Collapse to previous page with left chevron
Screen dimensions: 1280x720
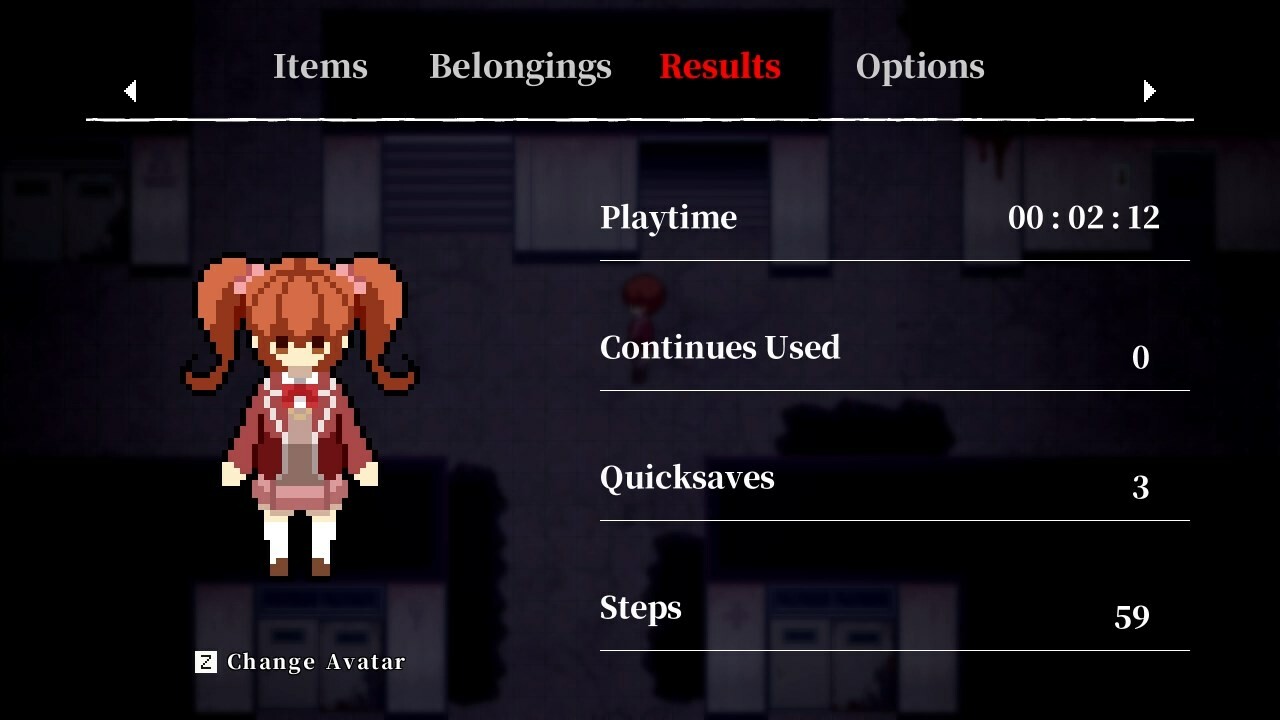(130, 91)
